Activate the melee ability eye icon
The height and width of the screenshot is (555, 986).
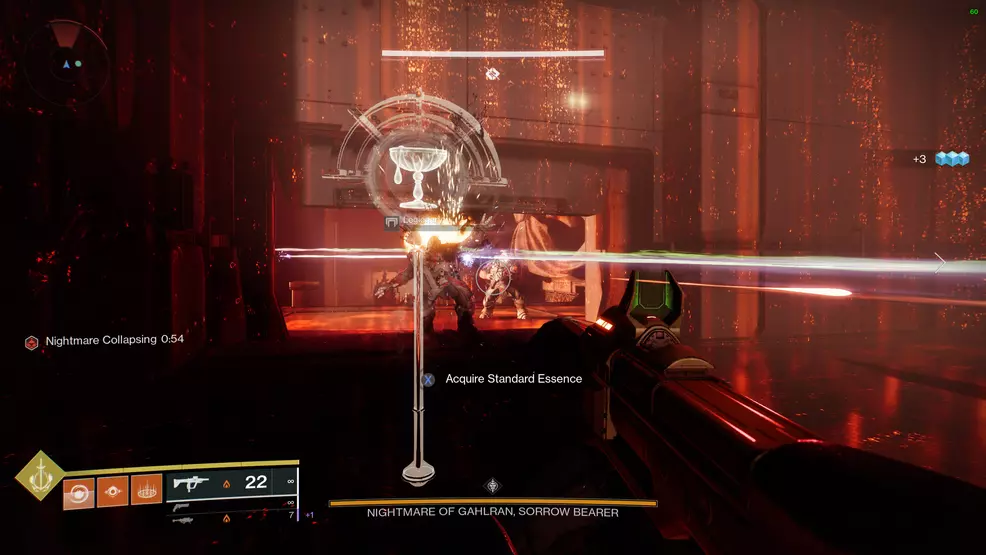click(112, 491)
